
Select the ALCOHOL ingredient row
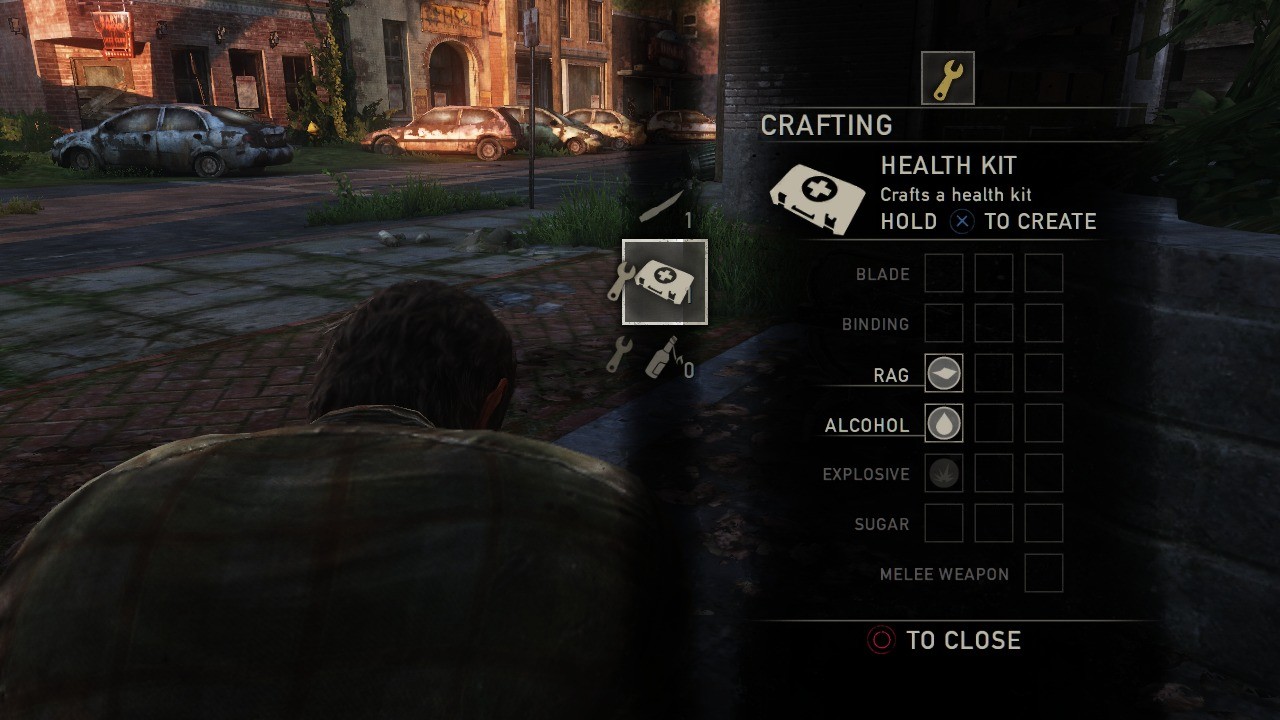coord(866,424)
